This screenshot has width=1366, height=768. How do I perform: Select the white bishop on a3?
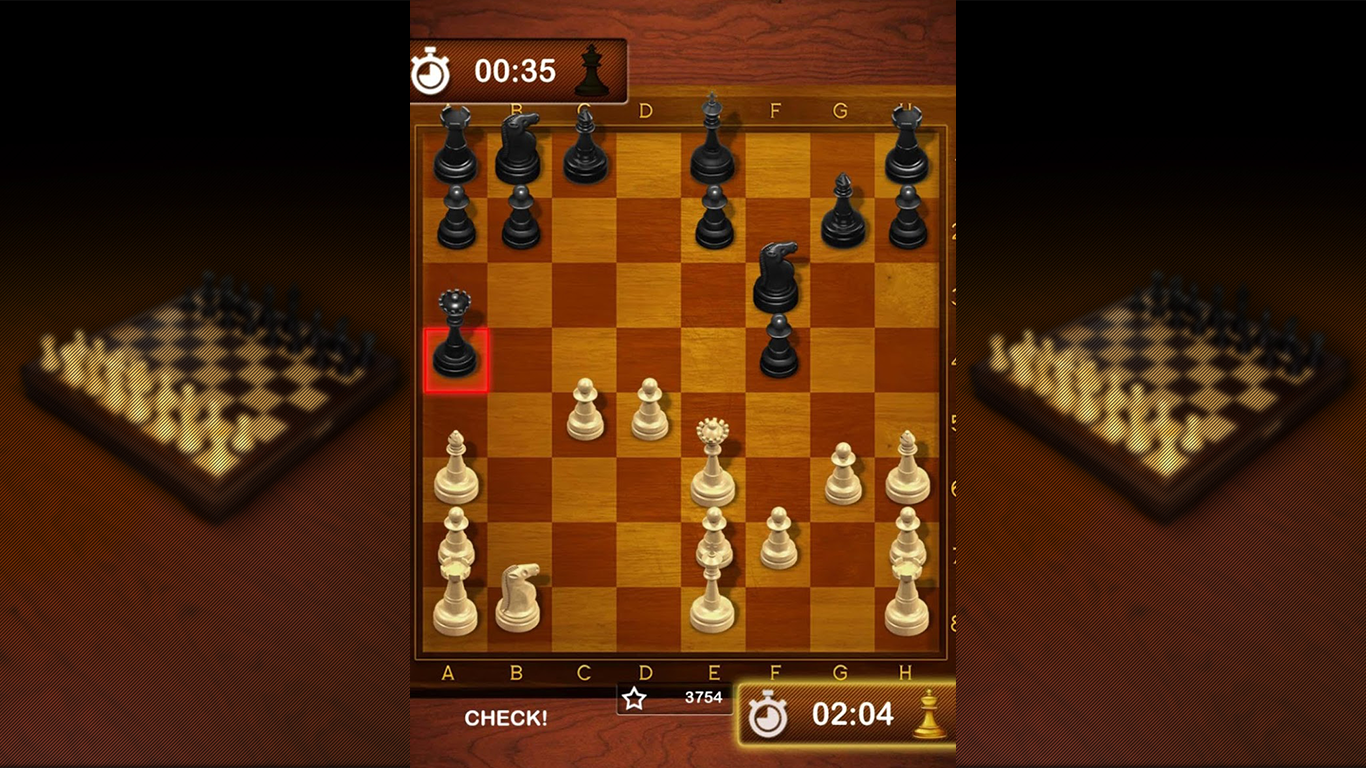click(x=455, y=470)
